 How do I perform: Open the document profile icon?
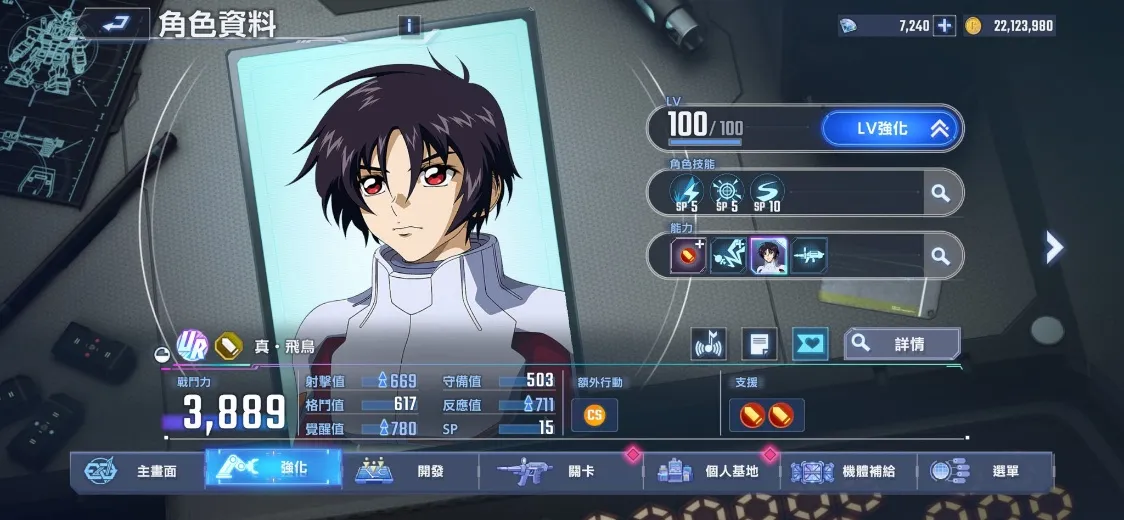click(x=759, y=345)
